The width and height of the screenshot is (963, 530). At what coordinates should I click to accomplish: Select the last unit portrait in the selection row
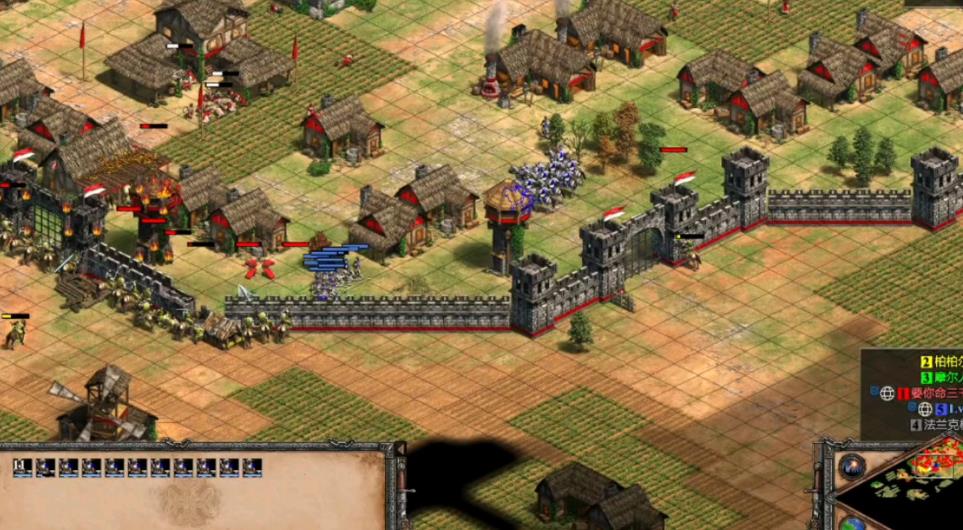click(x=252, y=467)
